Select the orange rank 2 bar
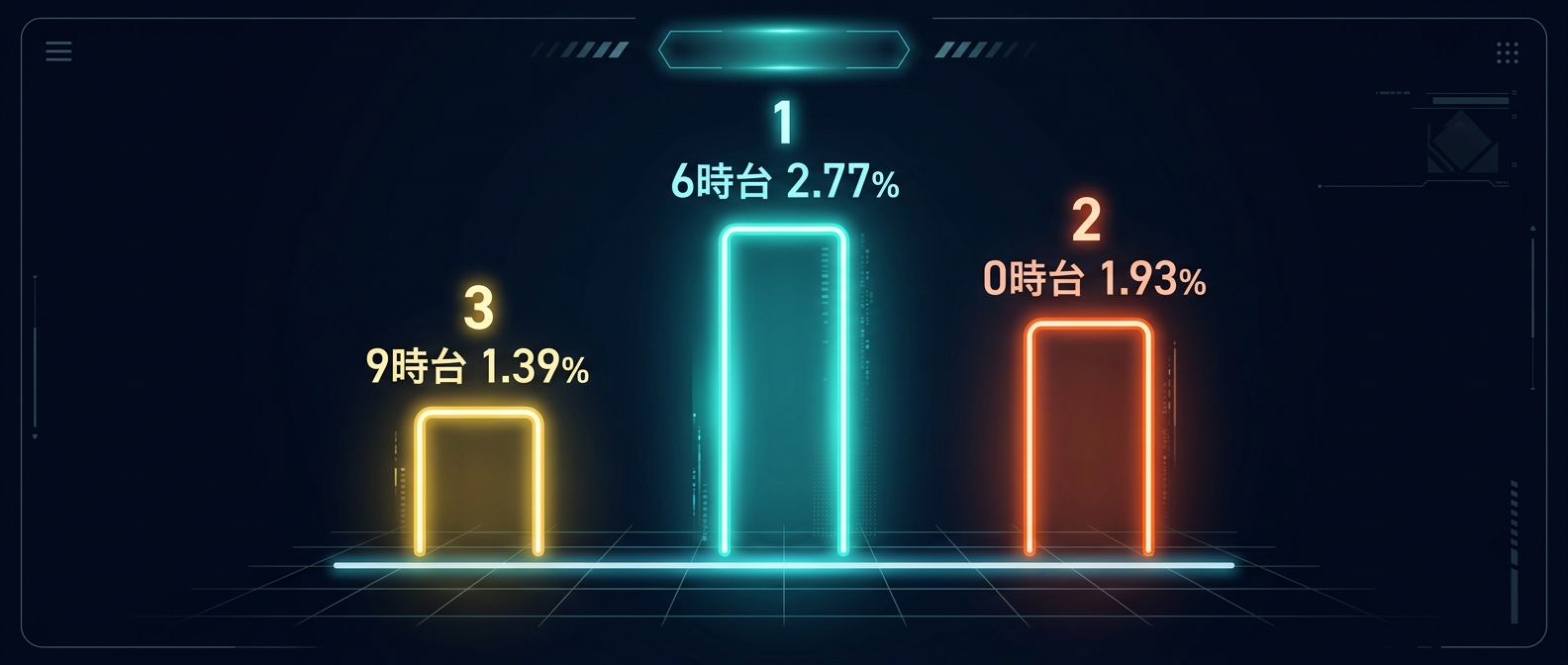 1088,437
